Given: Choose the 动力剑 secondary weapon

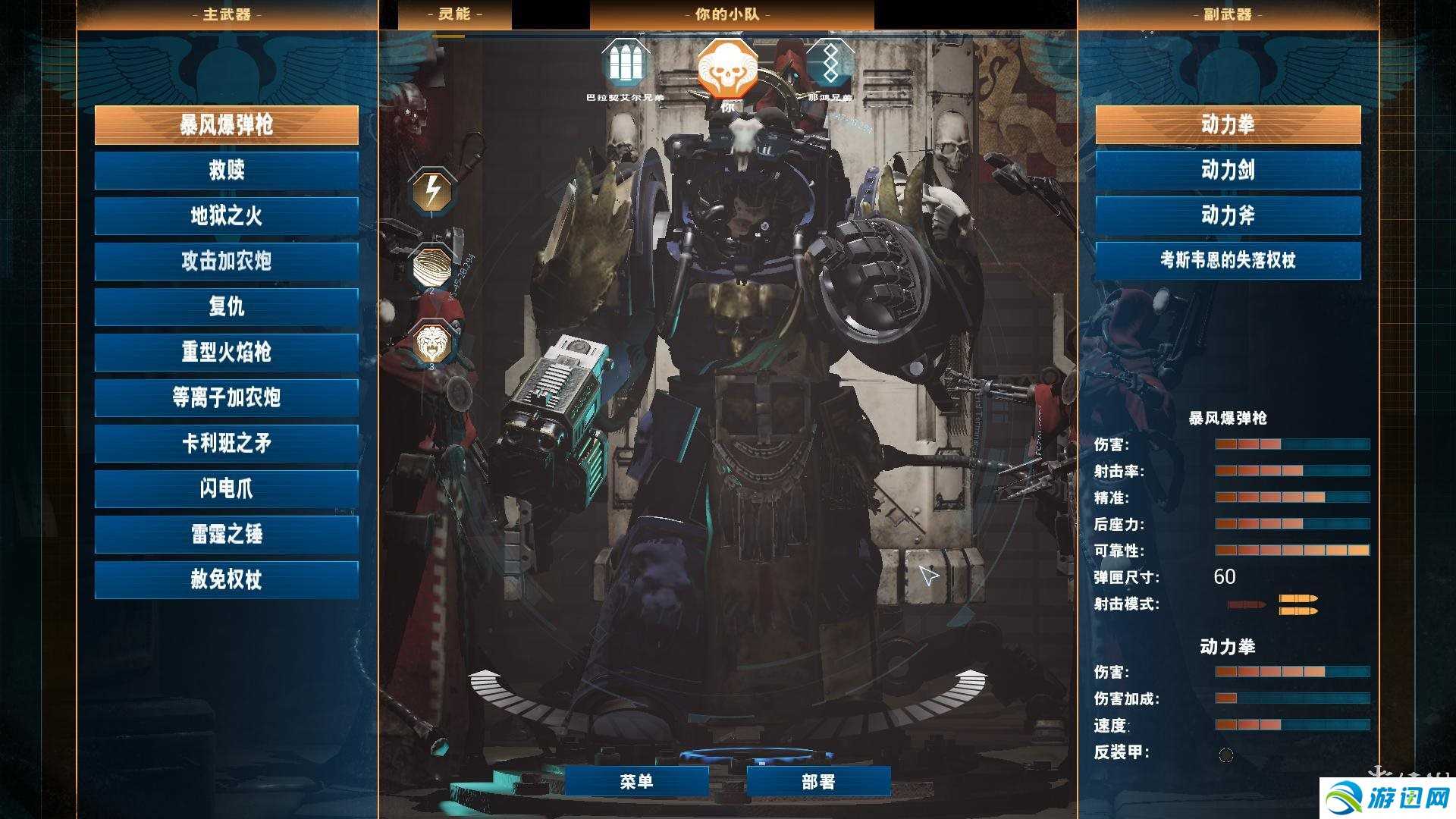Looking at the screenshot, I should pos(1228,171).
